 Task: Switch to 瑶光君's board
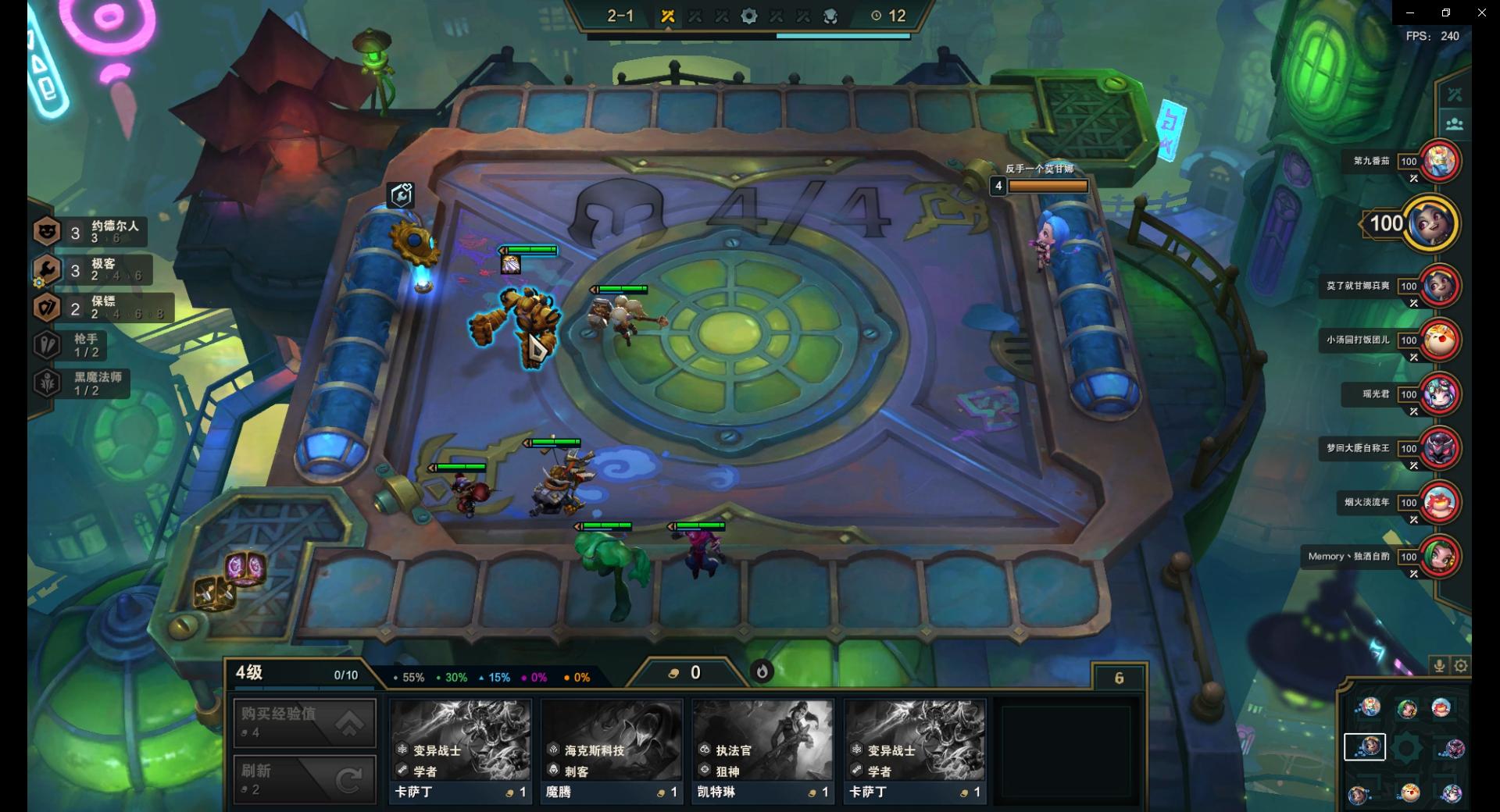(x=1440, y=394)
